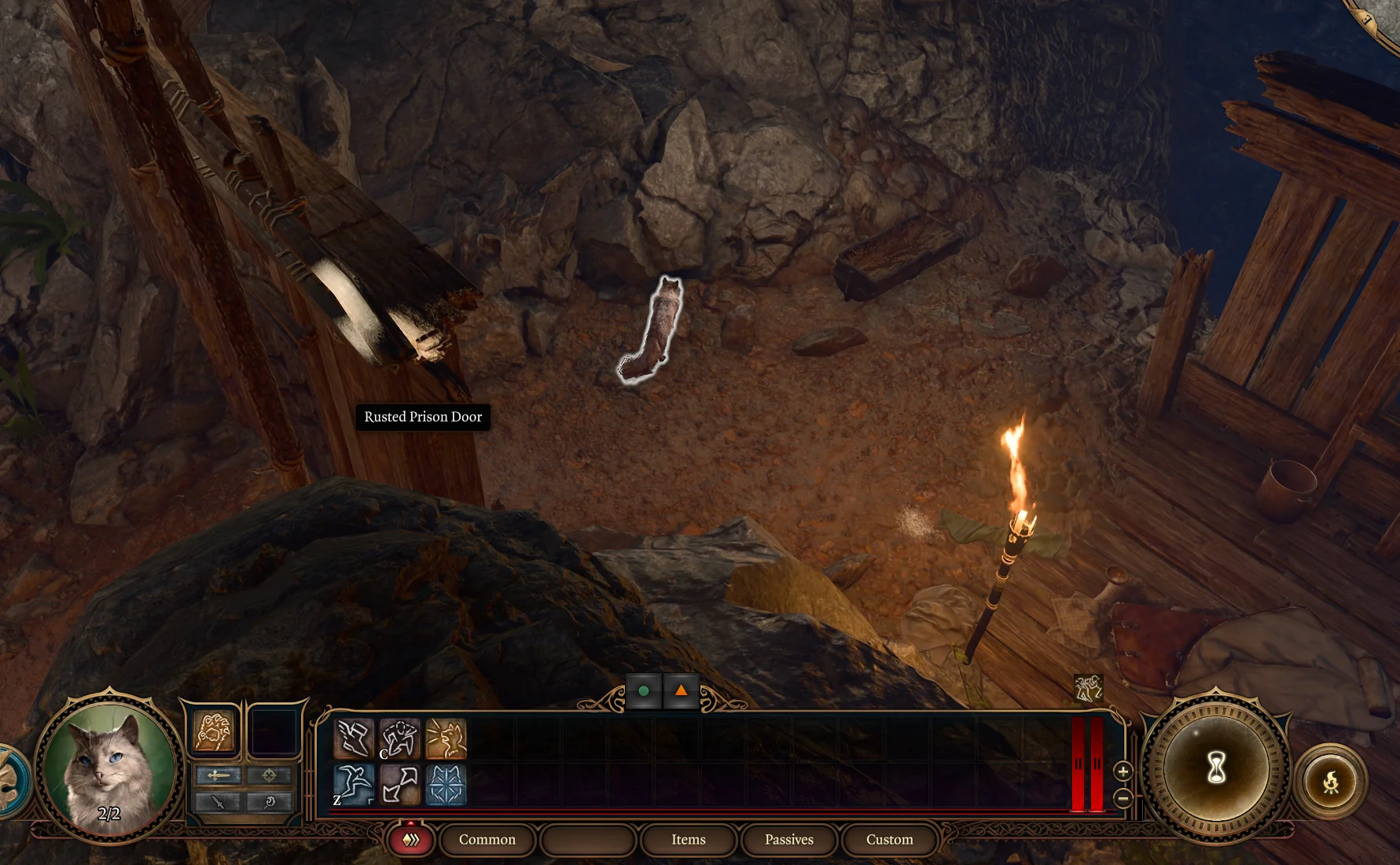
Task: Click the orange triangle action indicator
Action: pyautogui.click(x=681, y=691)
